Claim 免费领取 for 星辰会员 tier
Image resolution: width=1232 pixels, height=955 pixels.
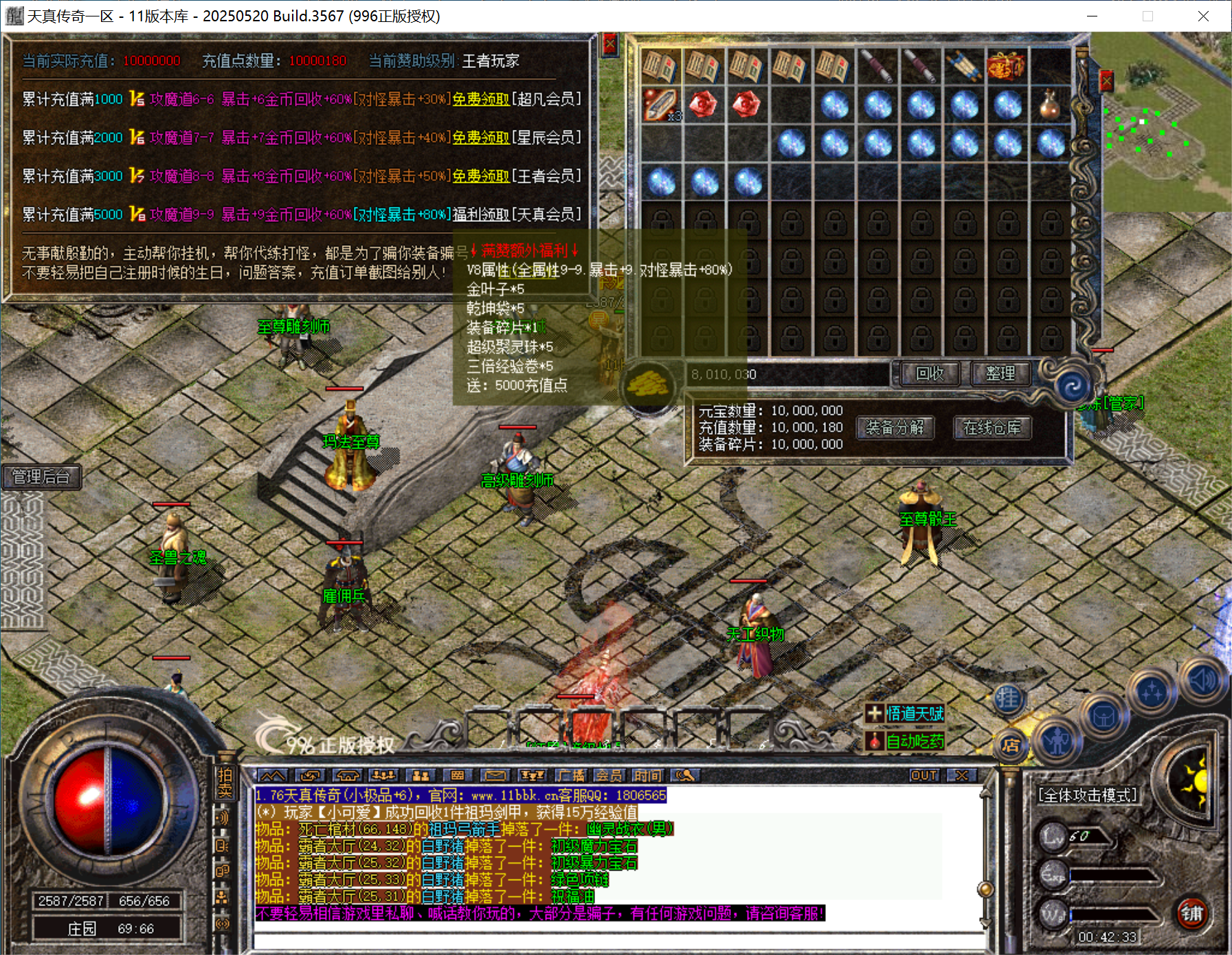[x=480, y=137]
